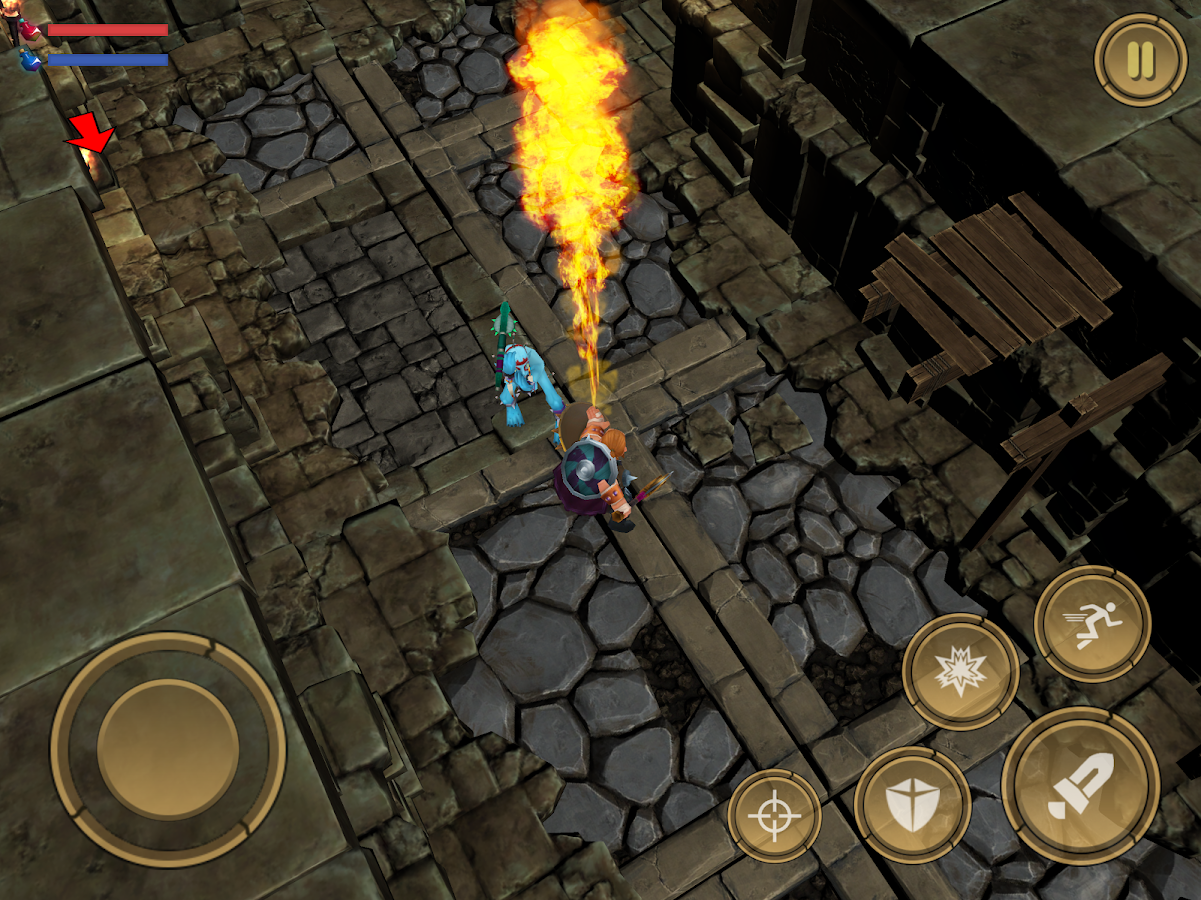The image size is (1201, 900).
Task: Touch the virtual joystick thumb pad
Action: click(168, 749)
